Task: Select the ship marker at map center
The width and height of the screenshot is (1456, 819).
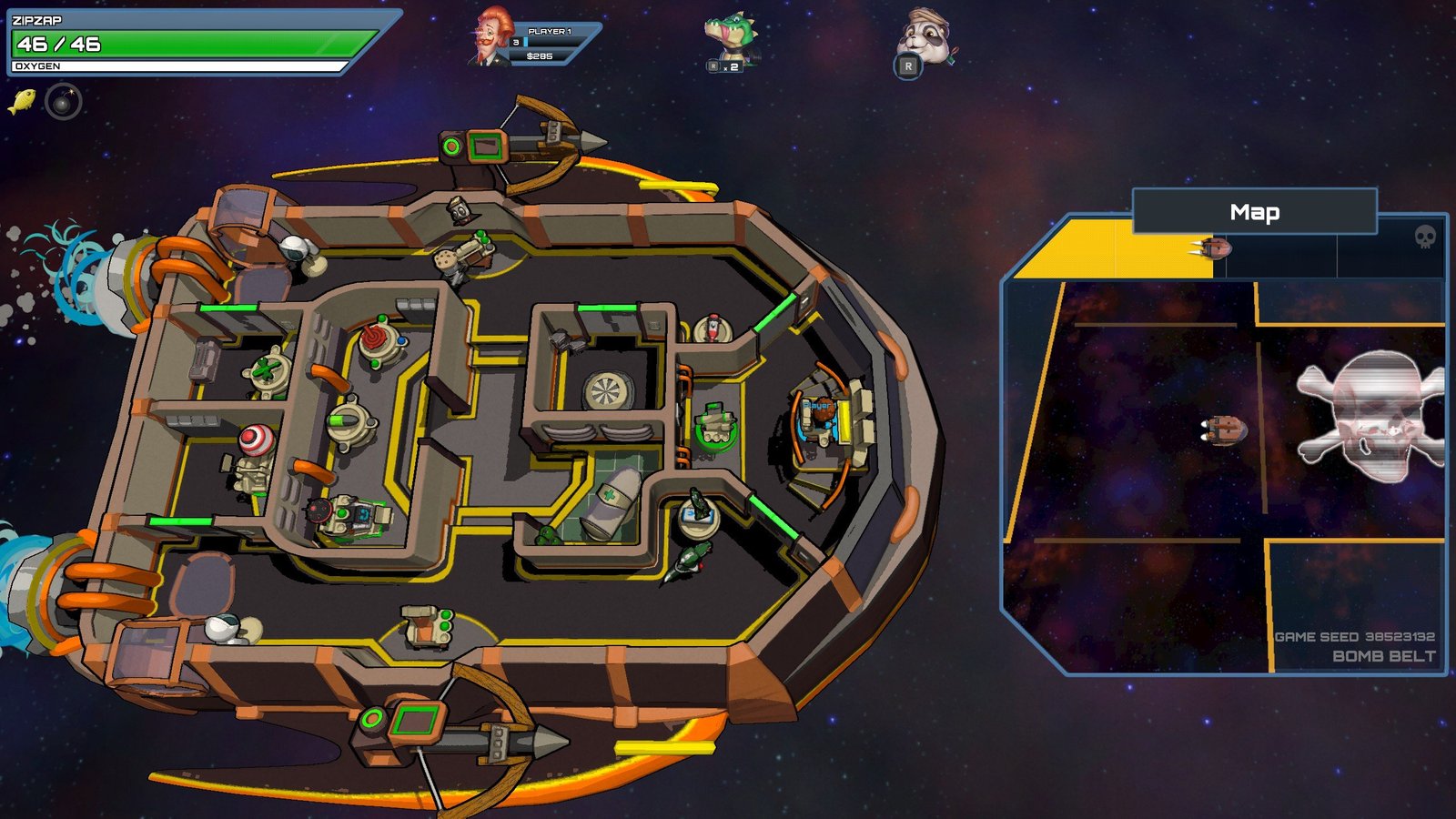Action: [1224, 430]
